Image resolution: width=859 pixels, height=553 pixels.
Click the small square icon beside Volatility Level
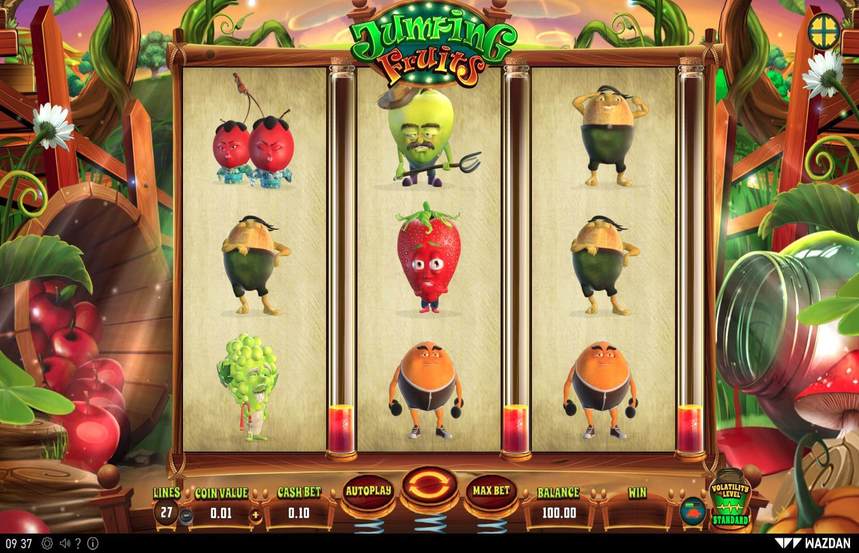click(x=691, y=512)
